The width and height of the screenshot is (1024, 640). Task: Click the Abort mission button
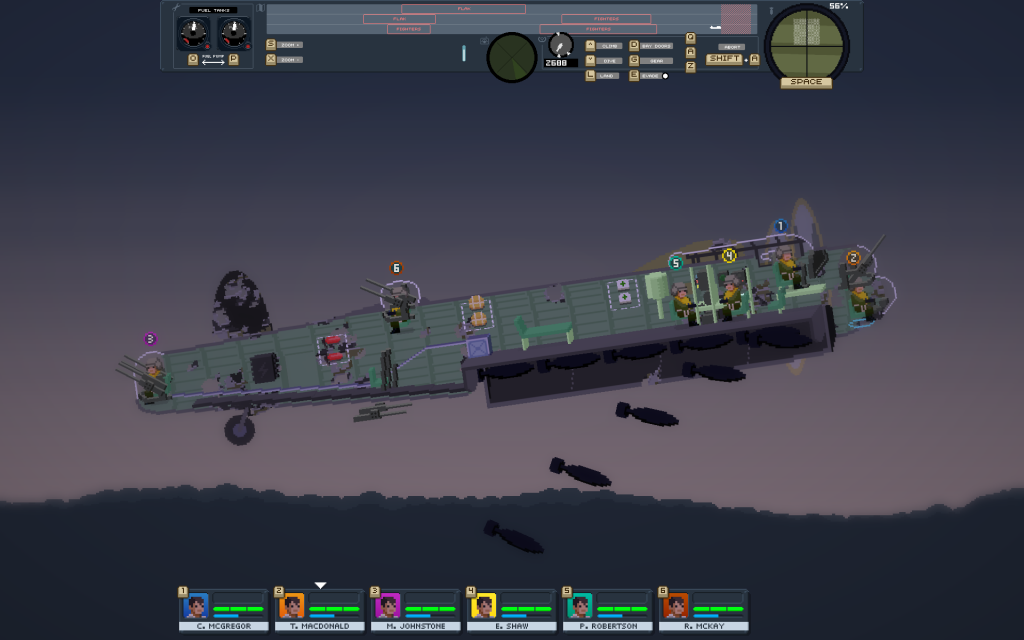[x=731, y=47]
